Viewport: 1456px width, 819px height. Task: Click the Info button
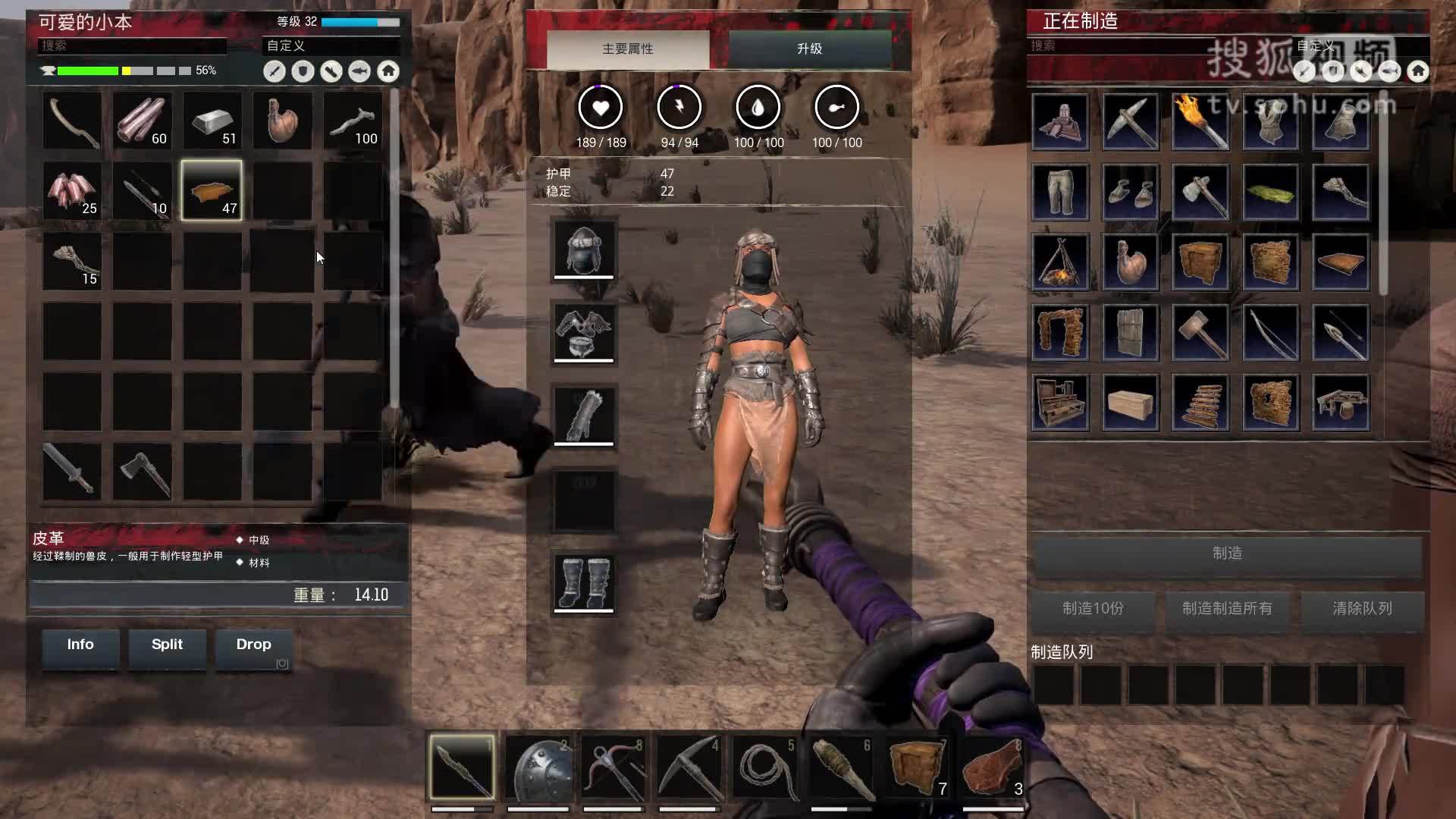coord(80,645)
